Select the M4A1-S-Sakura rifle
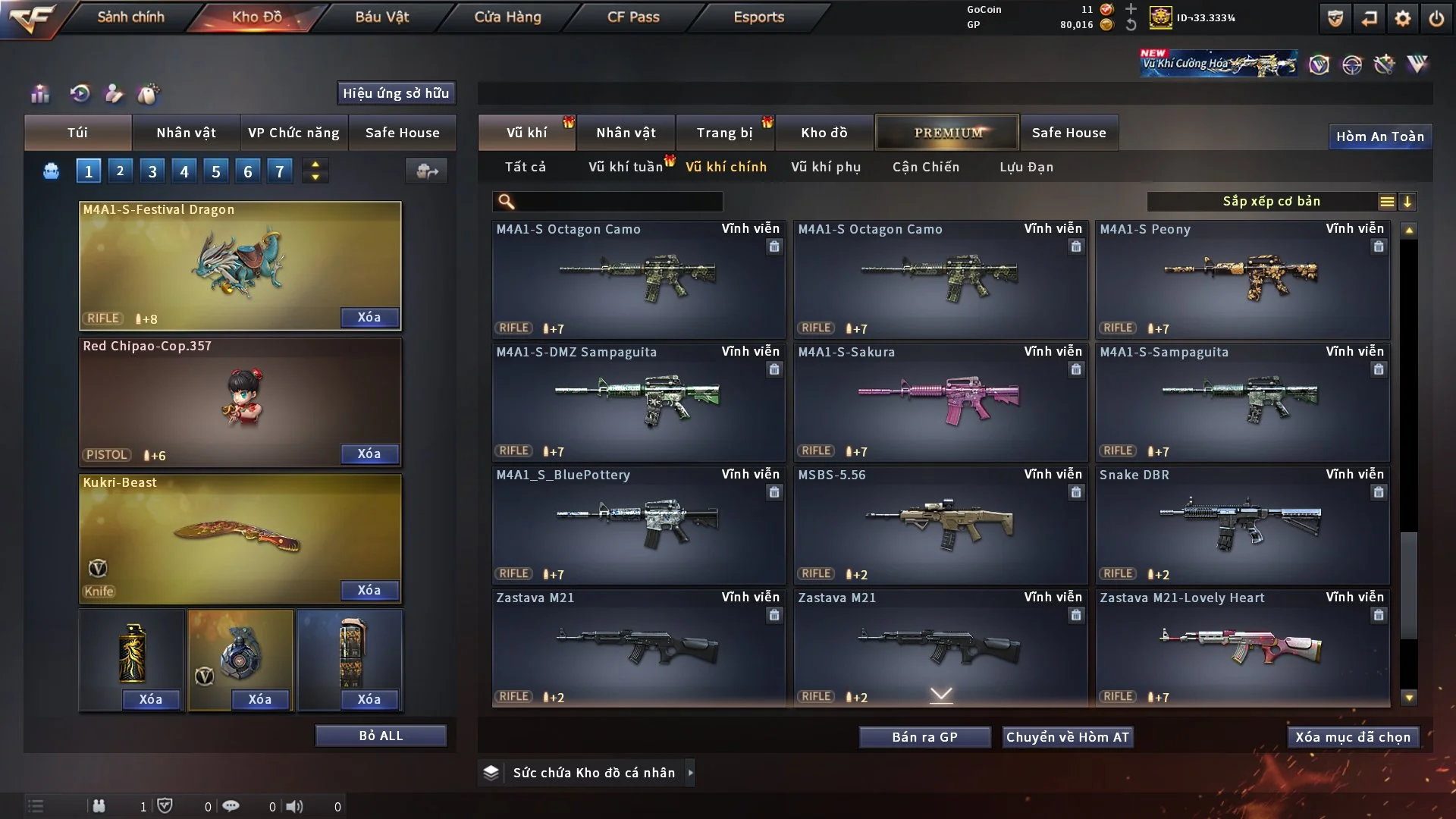Image resolution: width=1456 pixels, height=819 pixels. pos(940,402)
